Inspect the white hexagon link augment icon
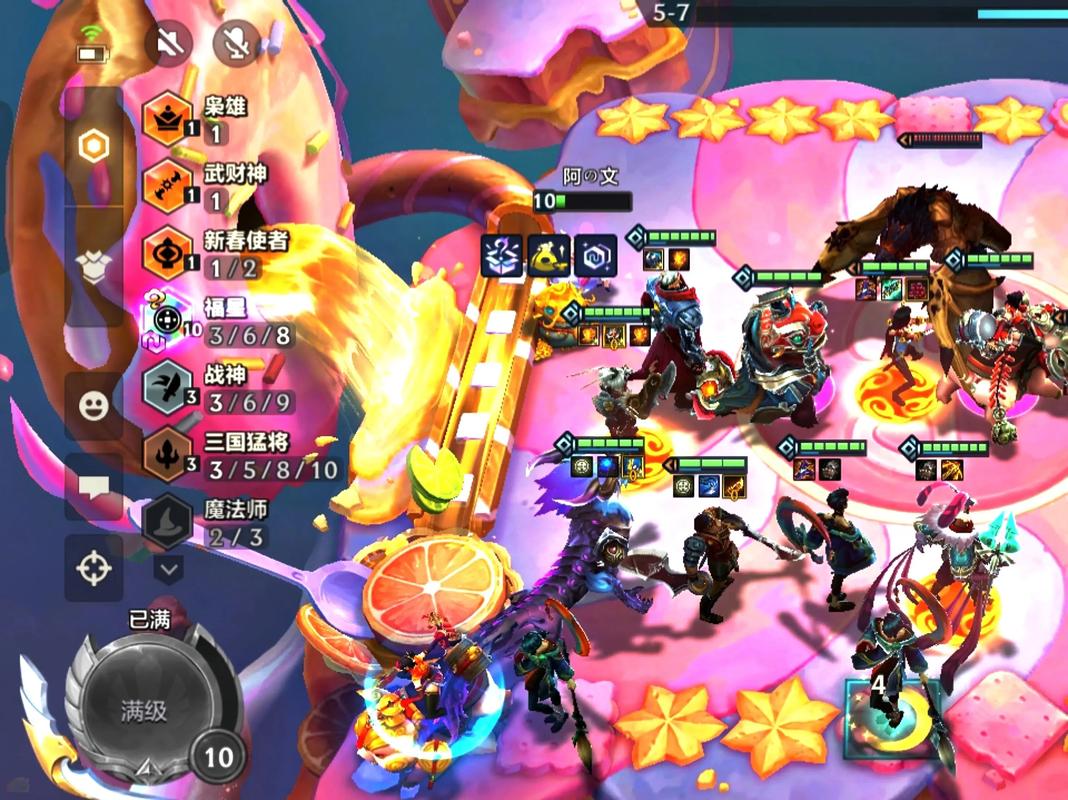The width and height of the screenshot is (1068, 800). click(x=595, y=256)
